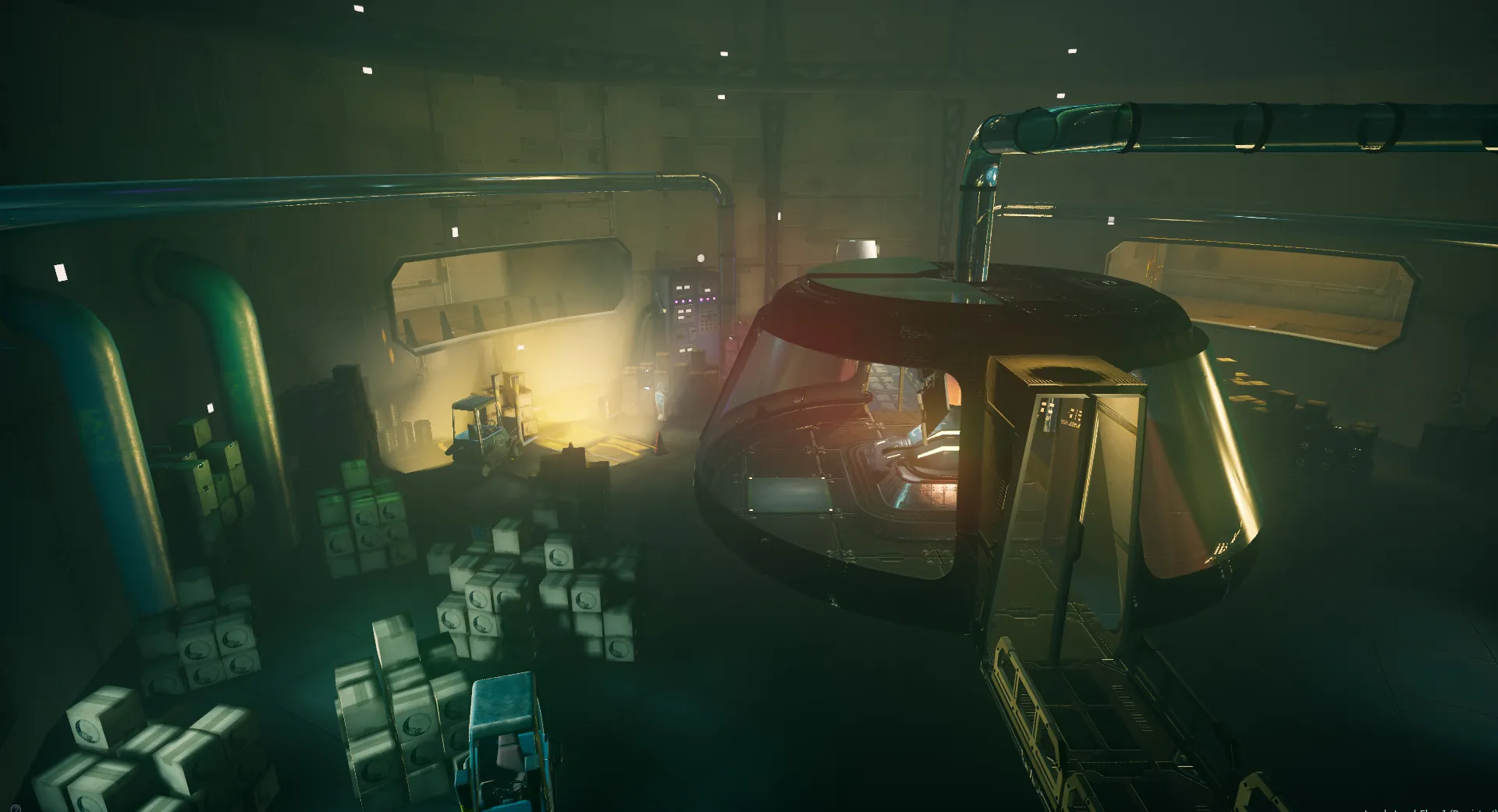Click the question mark help icon
The height and width of the screenshot is (812, 1498).
[16, 808]
